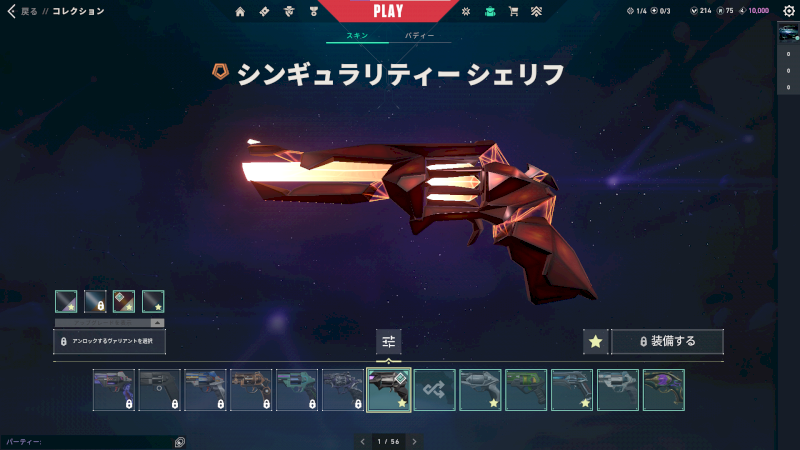
Task: Toggle favorite with the star button
Action: coord(596,341)
